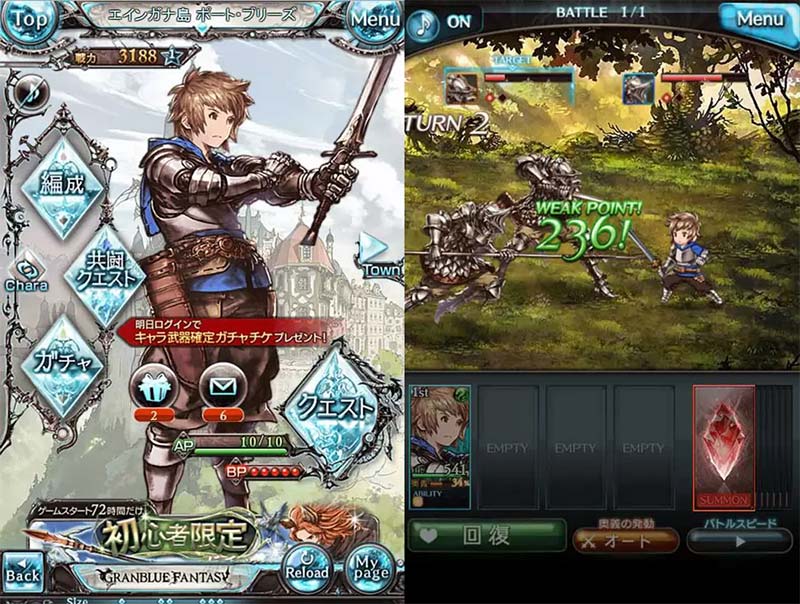Use the 回復 heal button
800x604 pixels.
487,536
